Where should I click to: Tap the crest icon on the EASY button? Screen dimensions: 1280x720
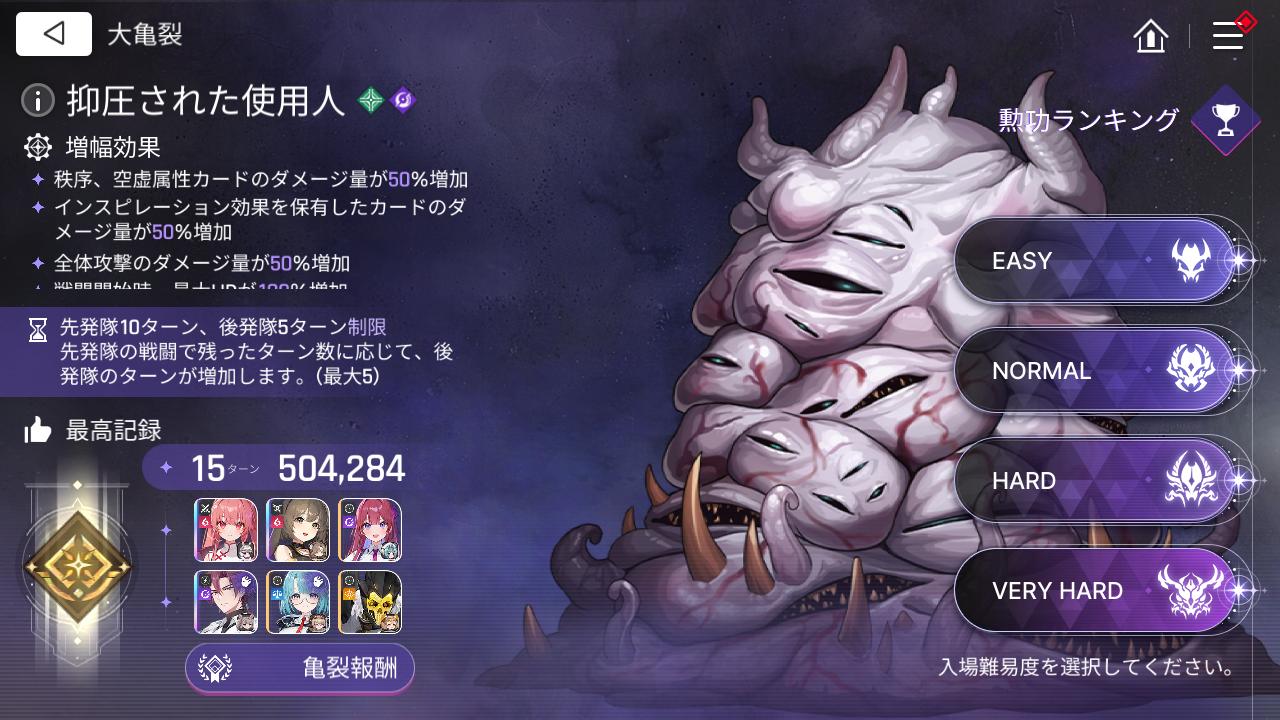point(1190,260)
